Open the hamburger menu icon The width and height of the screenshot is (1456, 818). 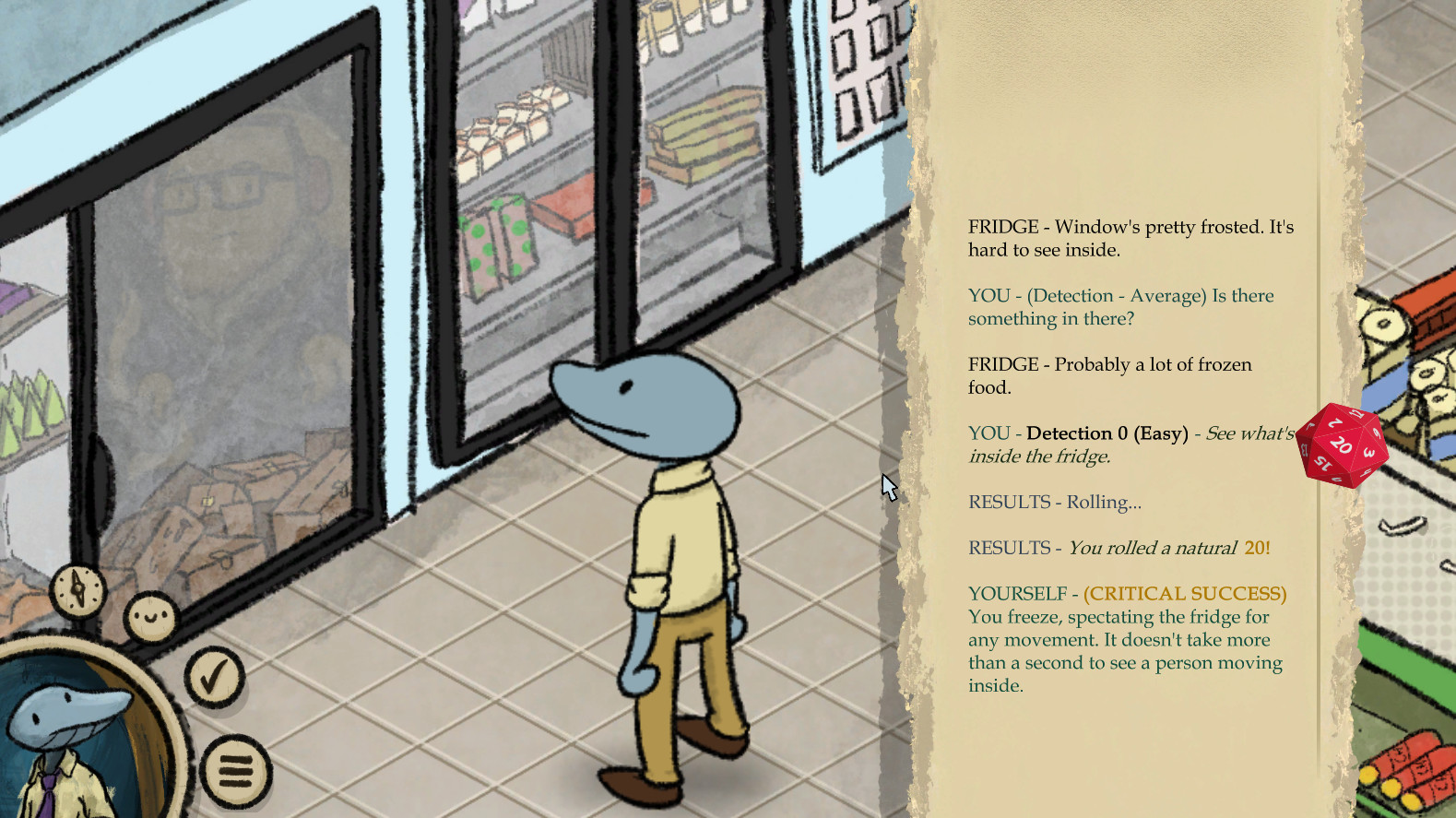click(x=235, y=769)
